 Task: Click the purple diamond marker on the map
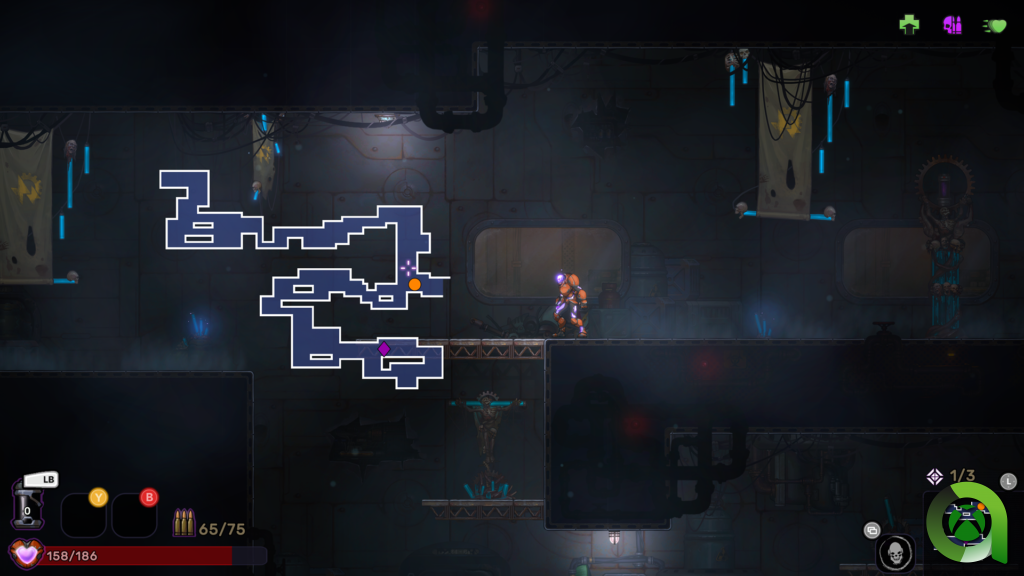[383, 348]
